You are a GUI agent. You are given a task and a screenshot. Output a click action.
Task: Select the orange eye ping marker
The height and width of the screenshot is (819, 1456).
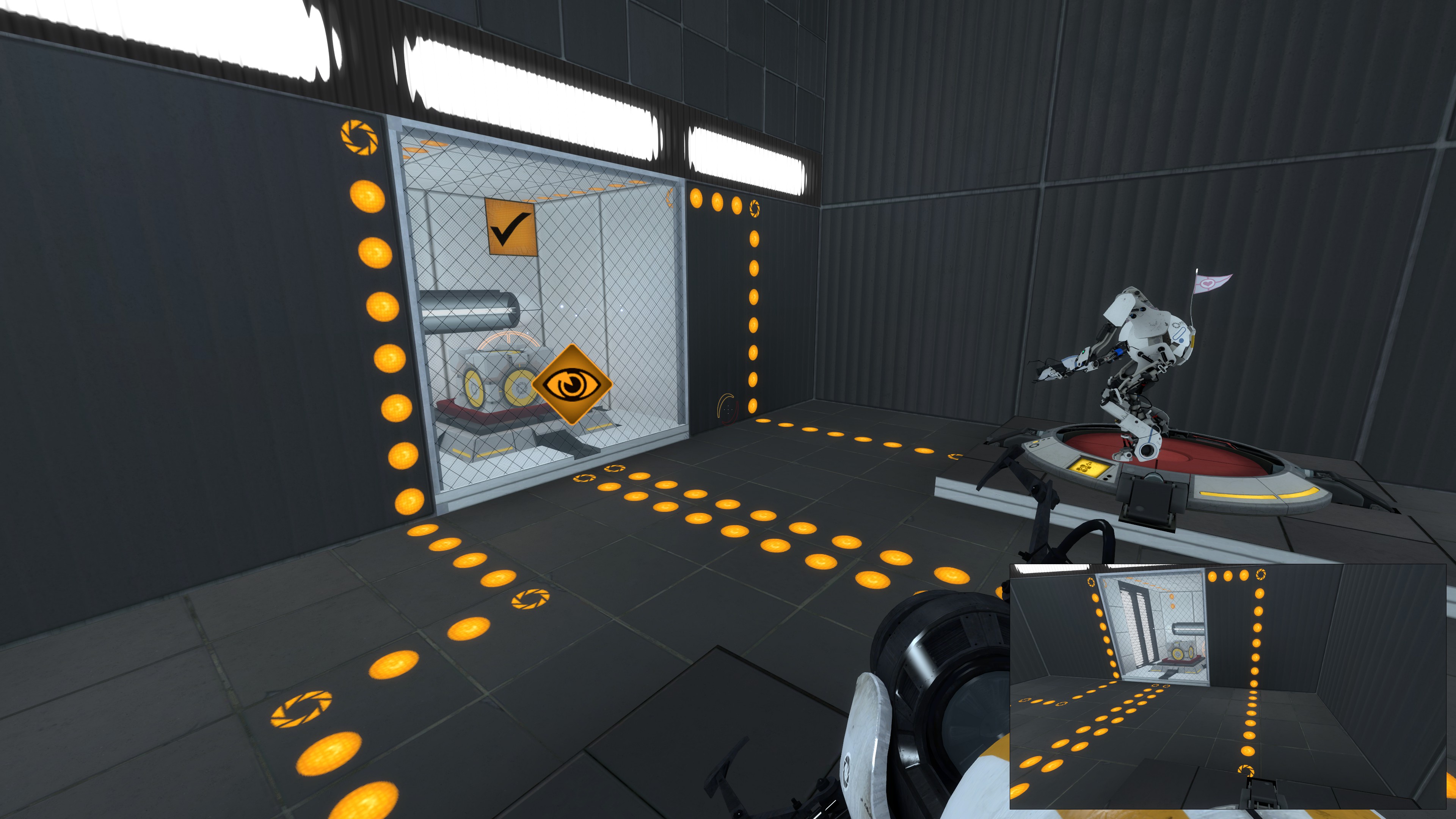(x=572, y=384)
